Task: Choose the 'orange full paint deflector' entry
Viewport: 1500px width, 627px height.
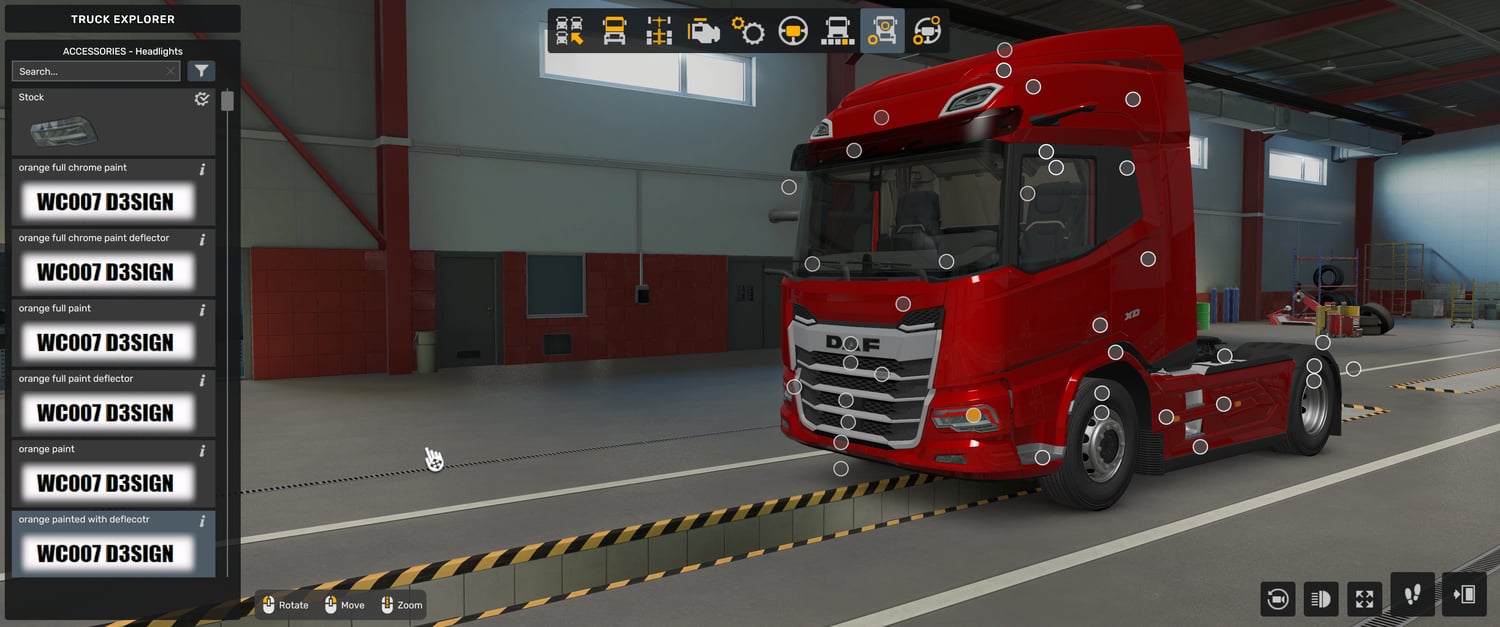Action: [x=113, y=404]
